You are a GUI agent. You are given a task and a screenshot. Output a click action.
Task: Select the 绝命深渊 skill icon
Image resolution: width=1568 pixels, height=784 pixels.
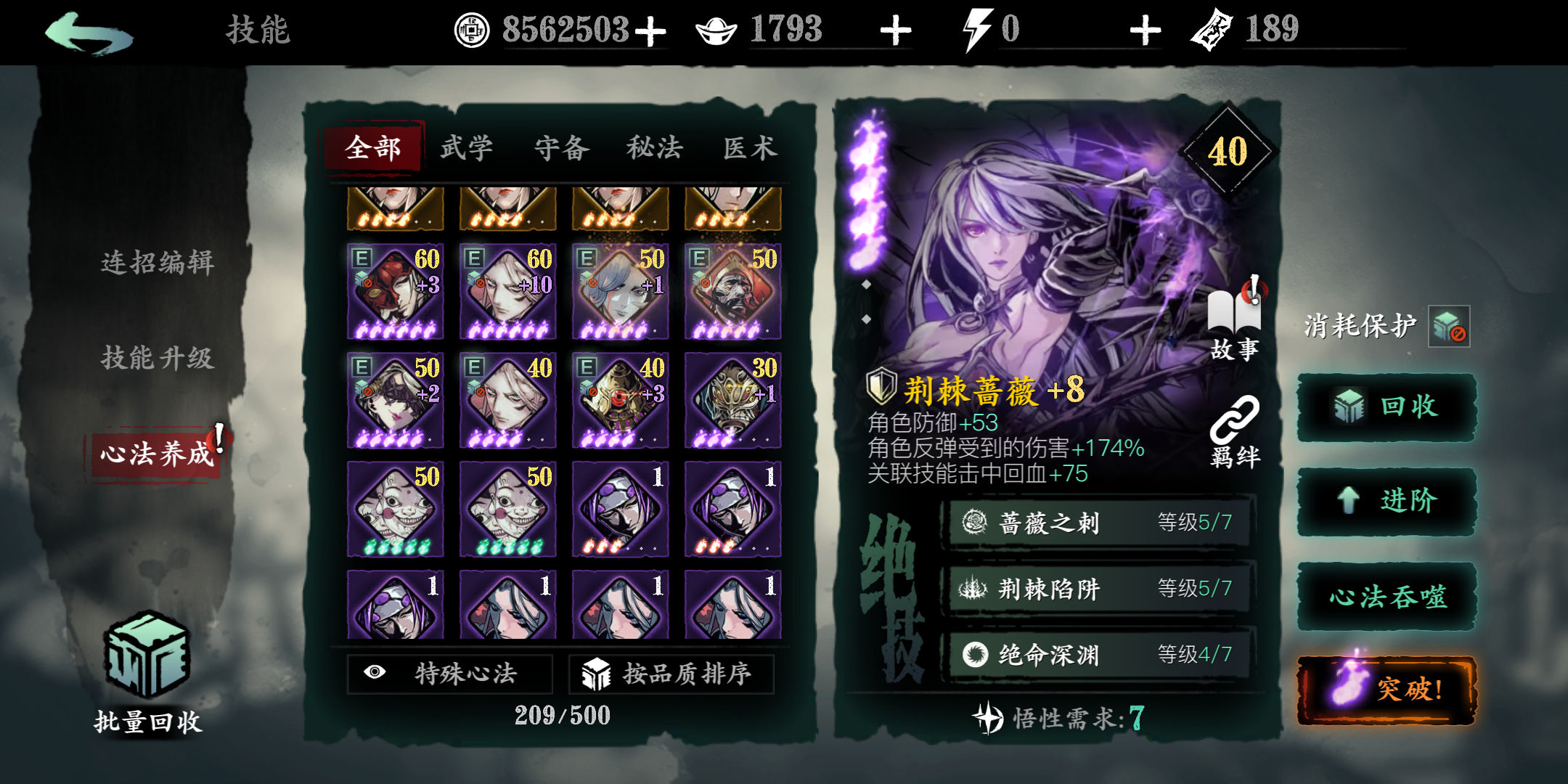click(976, 653)
